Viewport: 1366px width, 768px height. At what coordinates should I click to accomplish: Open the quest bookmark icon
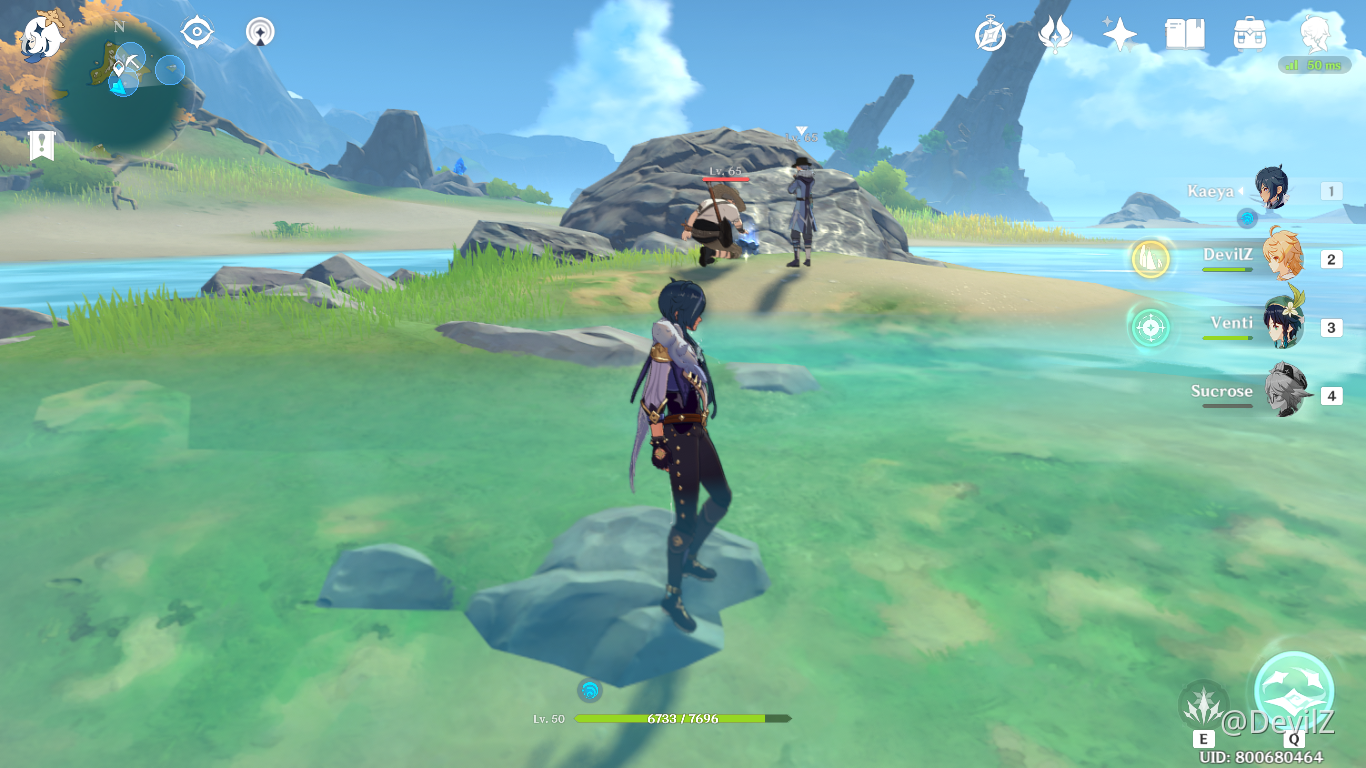(x=41, y=145)
